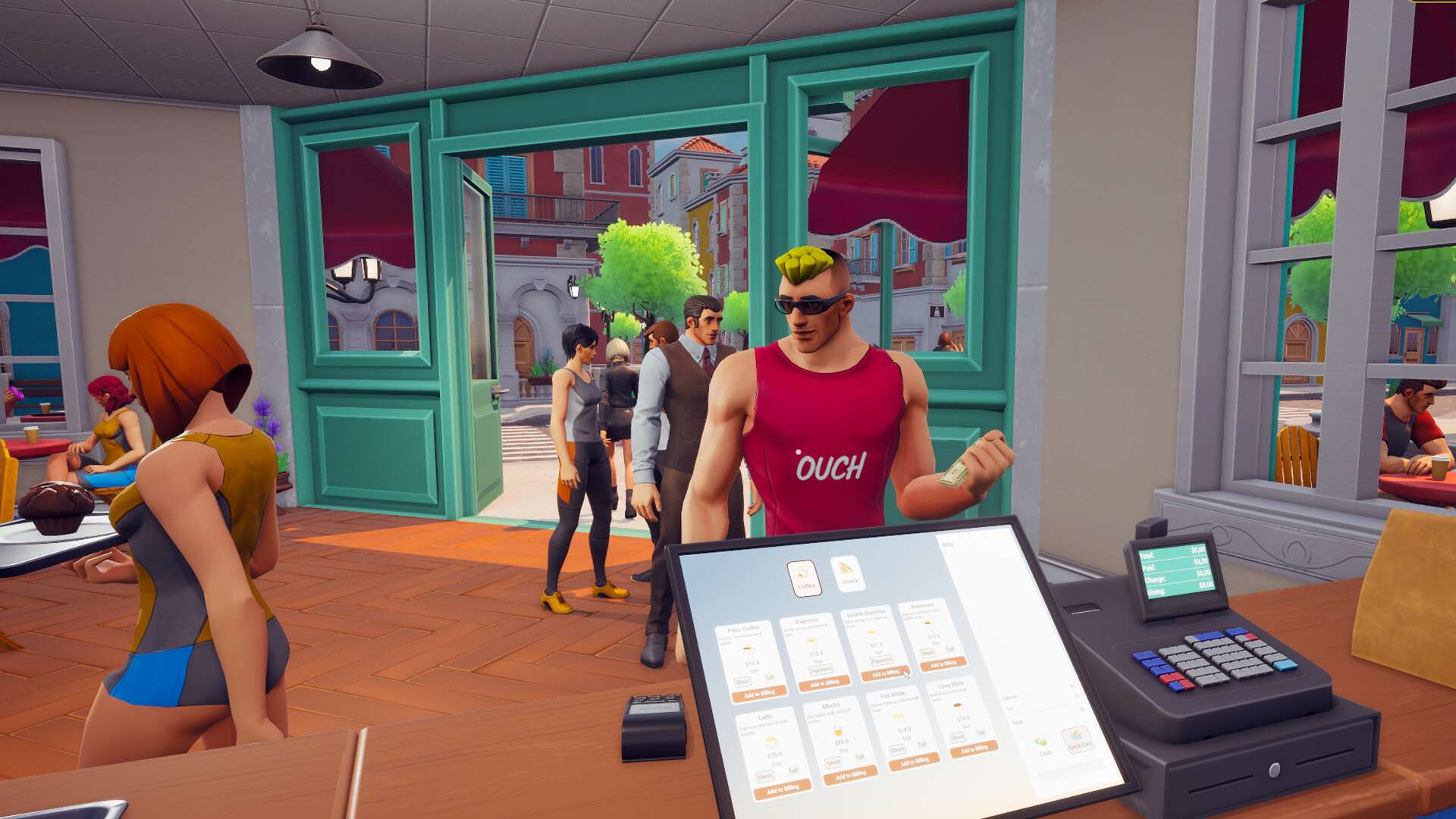
Task: Add Filter Coffee to billing
Action: pyautogui.click(x=759, y=694)
